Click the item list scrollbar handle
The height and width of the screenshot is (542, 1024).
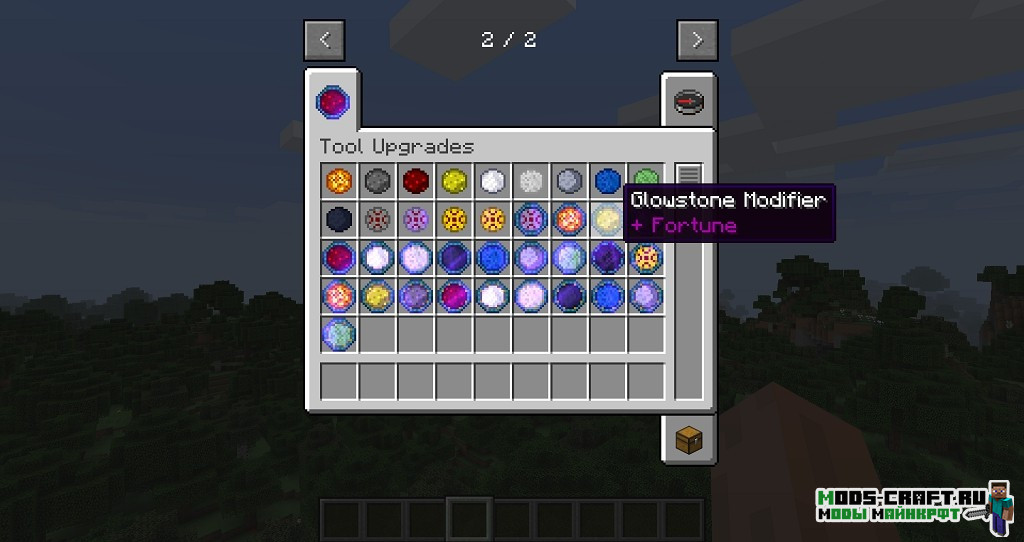pyautogui.click(x=688, y=174)
